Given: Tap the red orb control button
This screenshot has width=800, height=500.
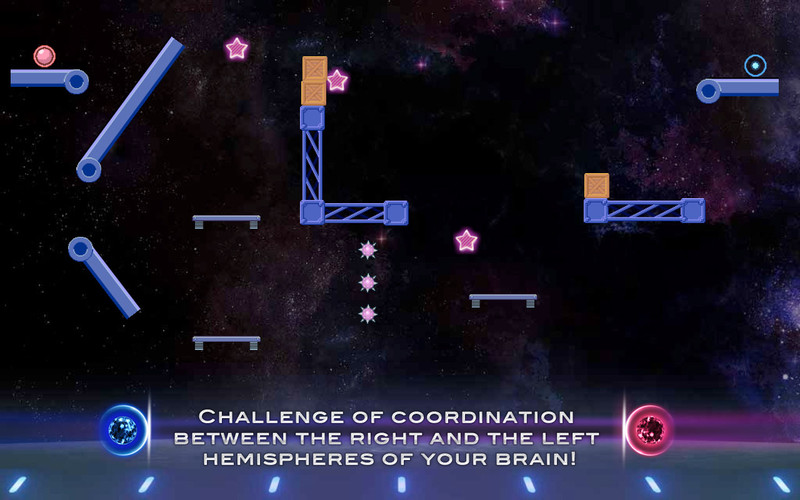Looking at the screenshot, I should point(650,430).
